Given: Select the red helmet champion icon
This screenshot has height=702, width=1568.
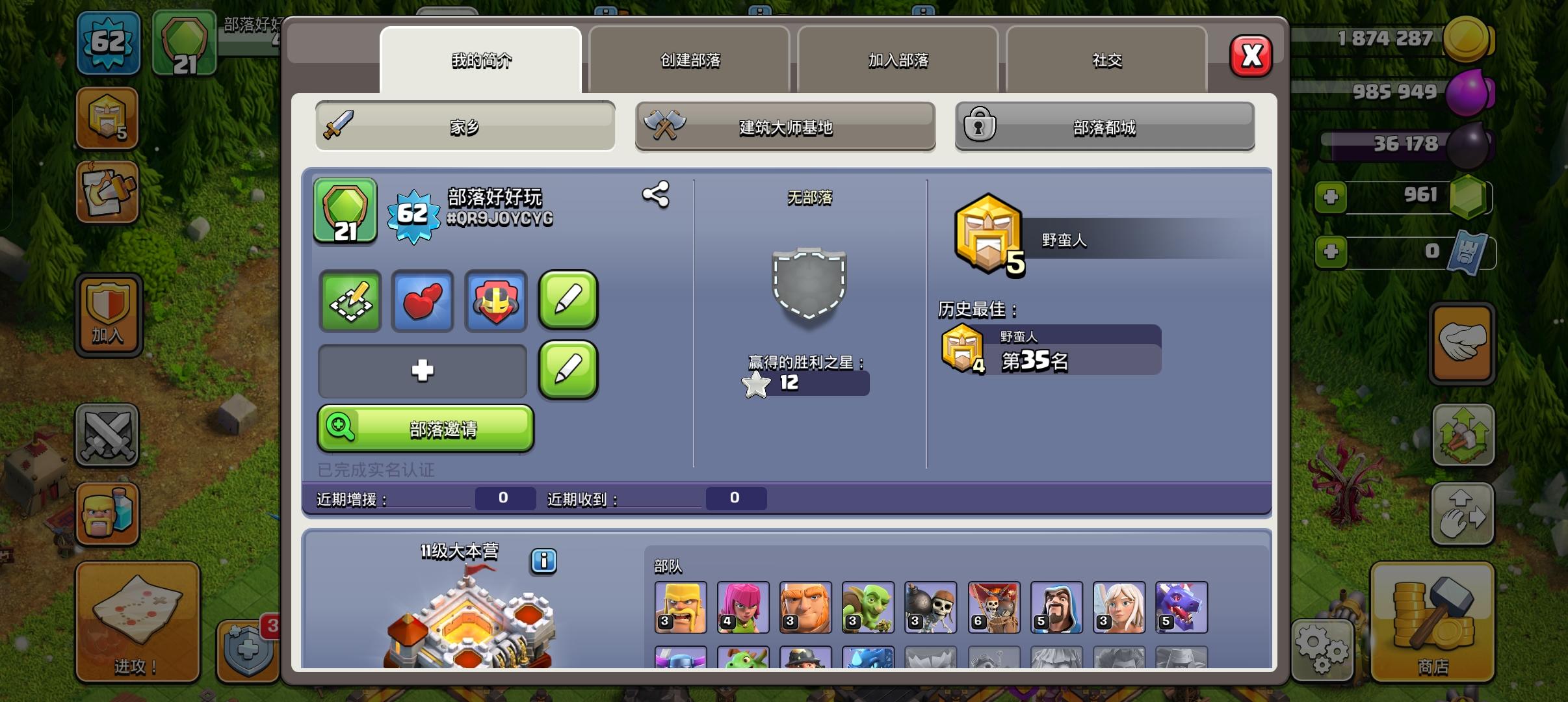Looking at the screenshot, I should (x=495, y=301).
